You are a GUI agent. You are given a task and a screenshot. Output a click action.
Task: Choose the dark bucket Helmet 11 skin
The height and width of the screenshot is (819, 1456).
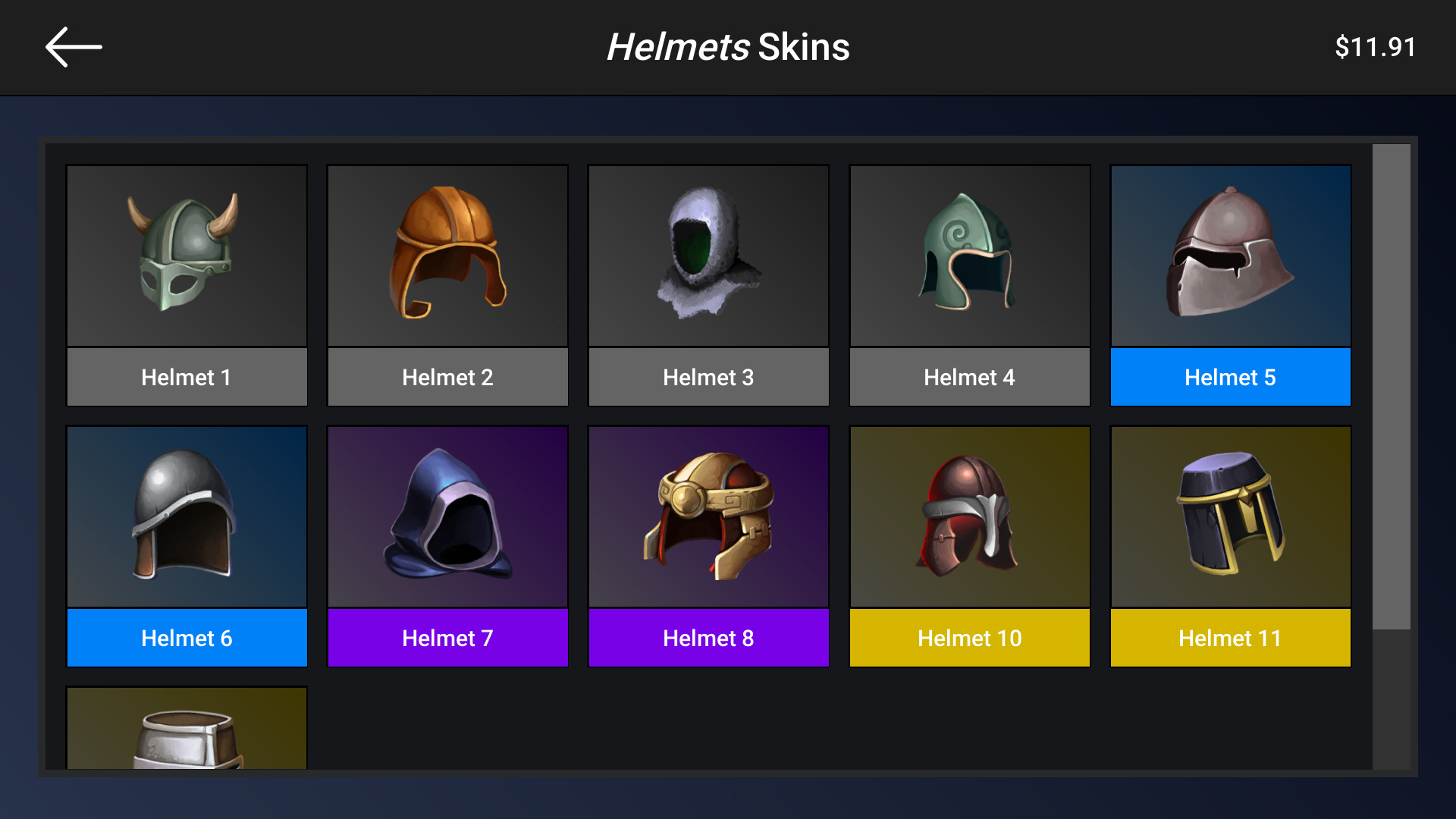click(x=1230, y=516)
